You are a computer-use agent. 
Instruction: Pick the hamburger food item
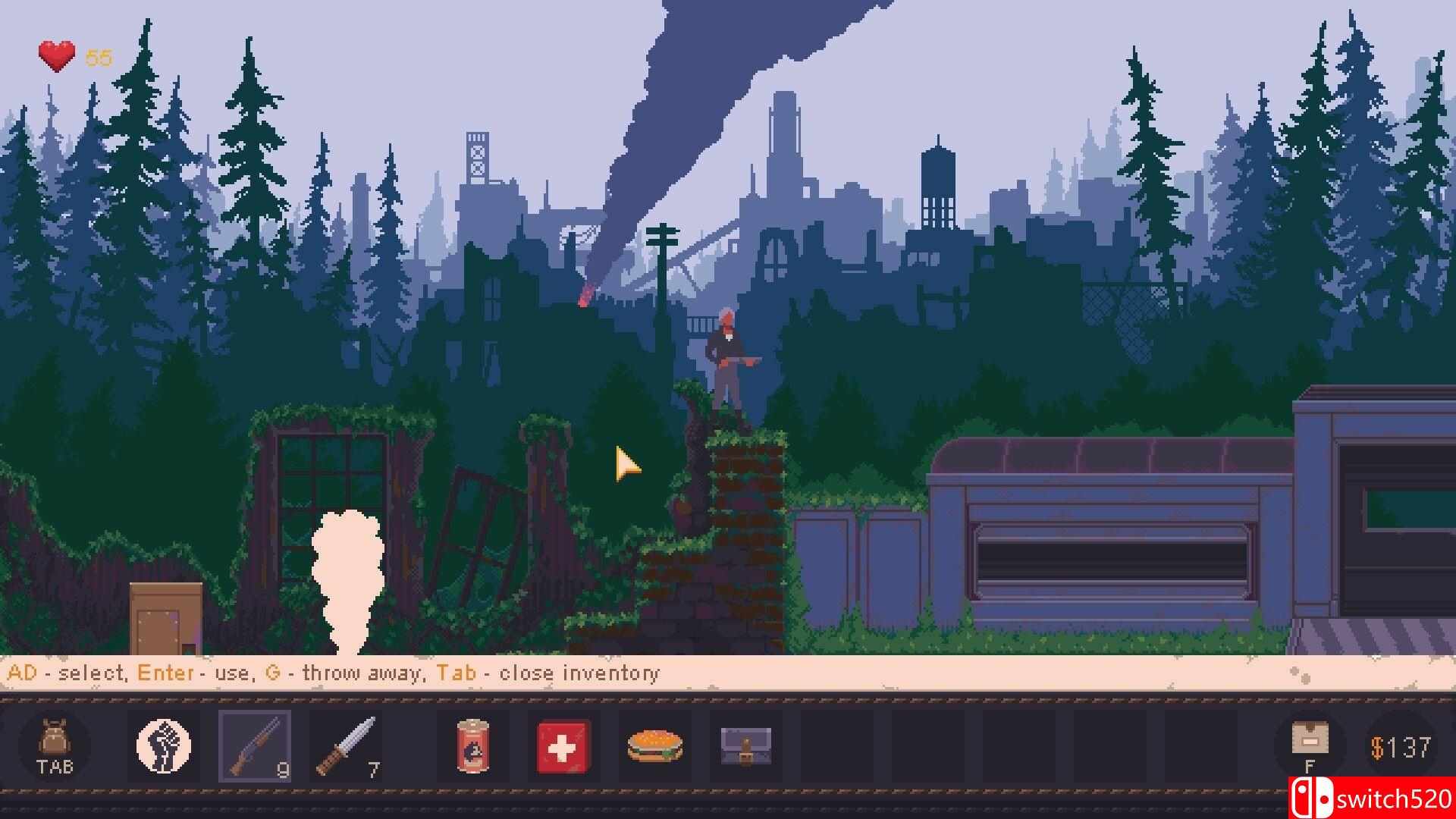[x=655, y=746]
